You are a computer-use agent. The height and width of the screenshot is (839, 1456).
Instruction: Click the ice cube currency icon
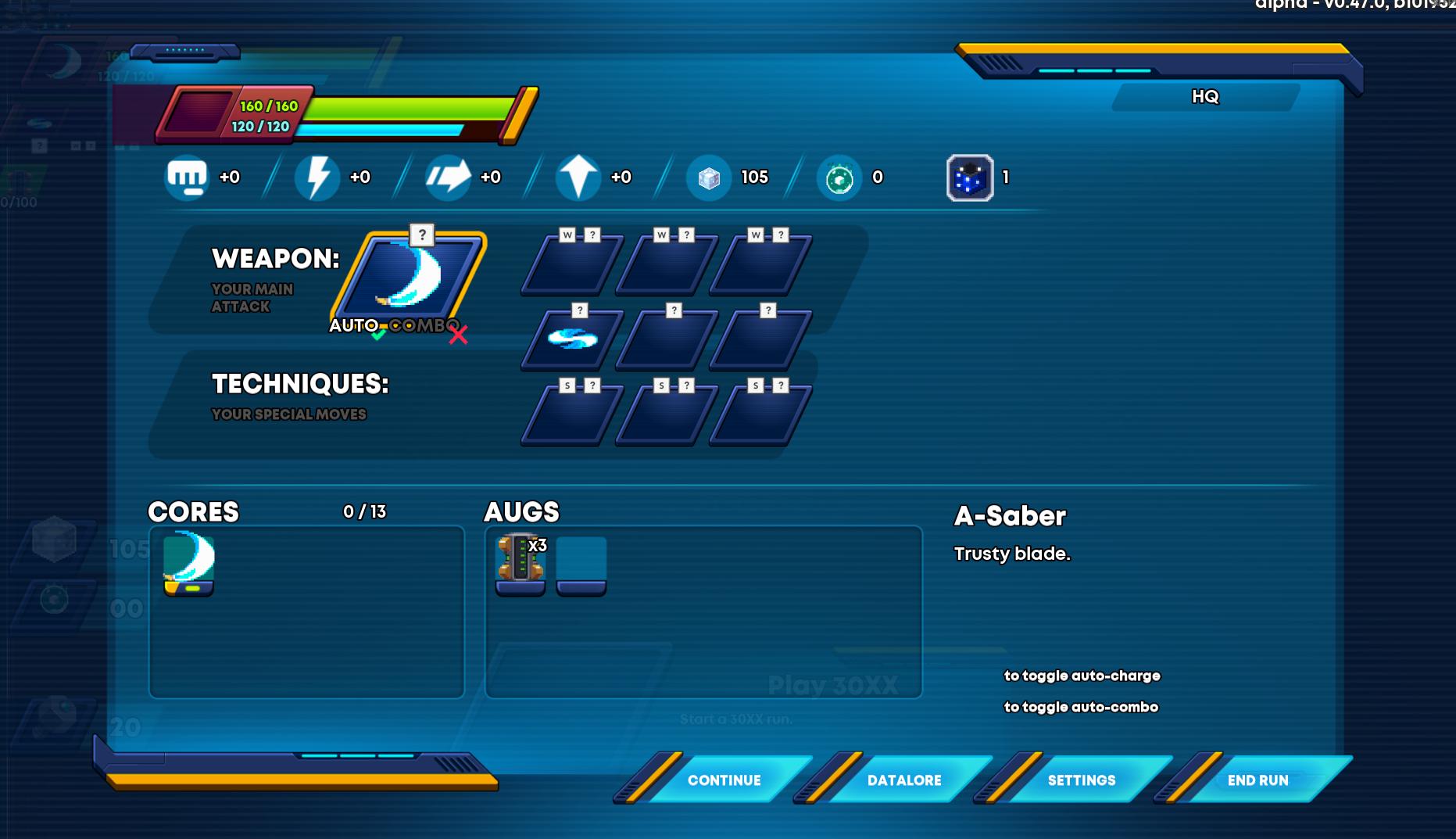pos(709,178)
